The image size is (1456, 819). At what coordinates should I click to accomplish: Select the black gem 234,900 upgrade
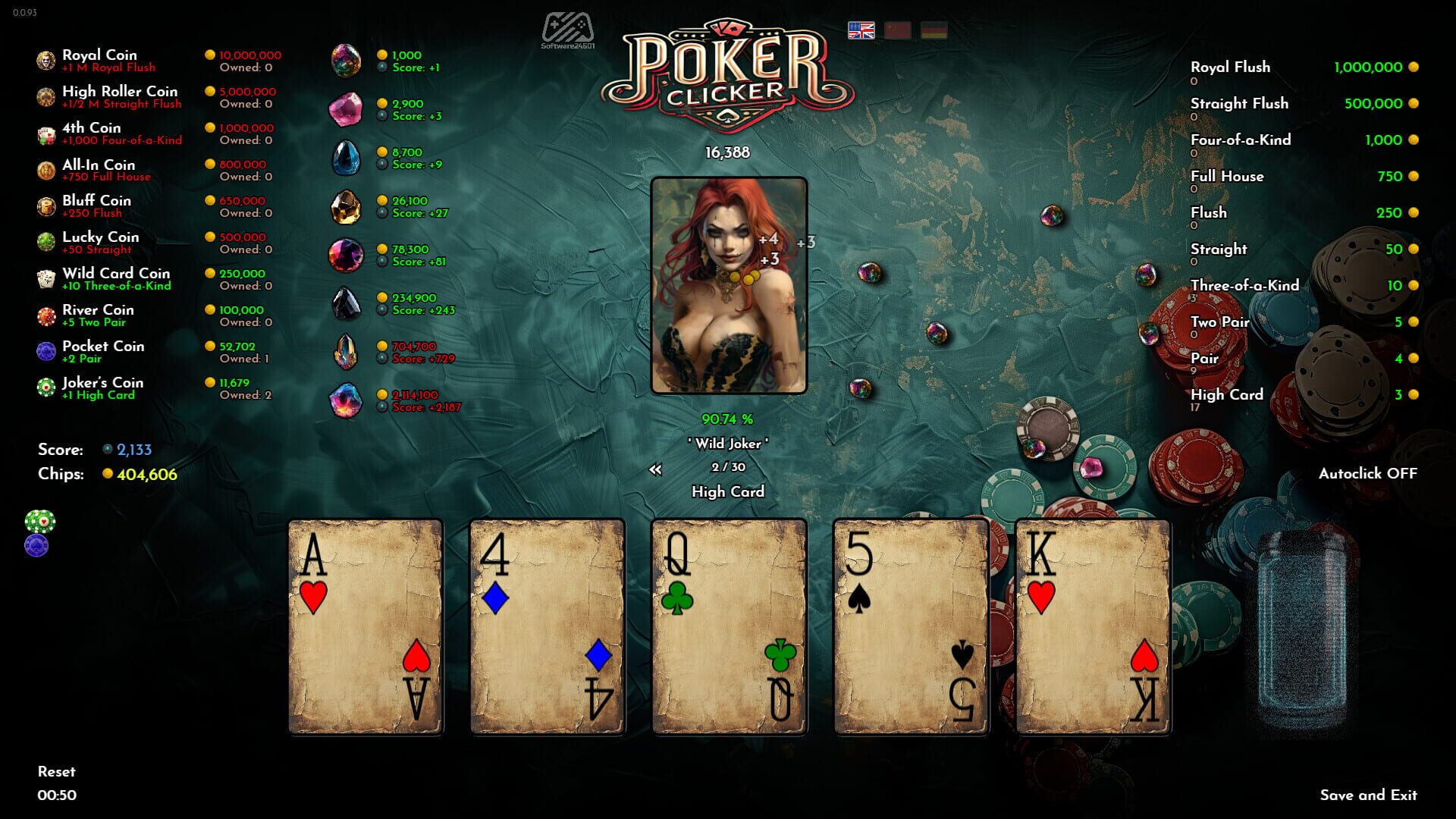click(347, 303)
